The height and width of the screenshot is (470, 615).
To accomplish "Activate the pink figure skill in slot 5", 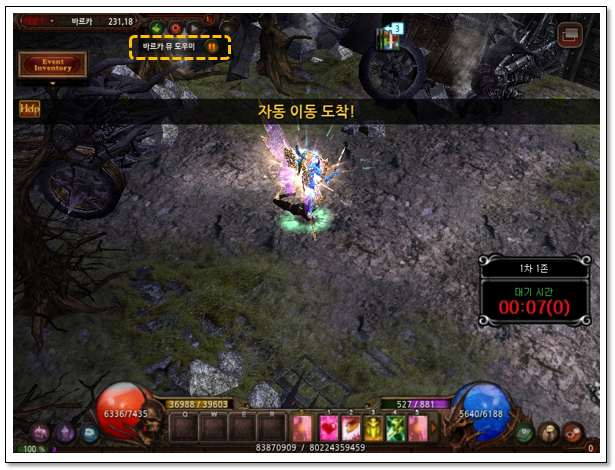I will coord(417,428).
